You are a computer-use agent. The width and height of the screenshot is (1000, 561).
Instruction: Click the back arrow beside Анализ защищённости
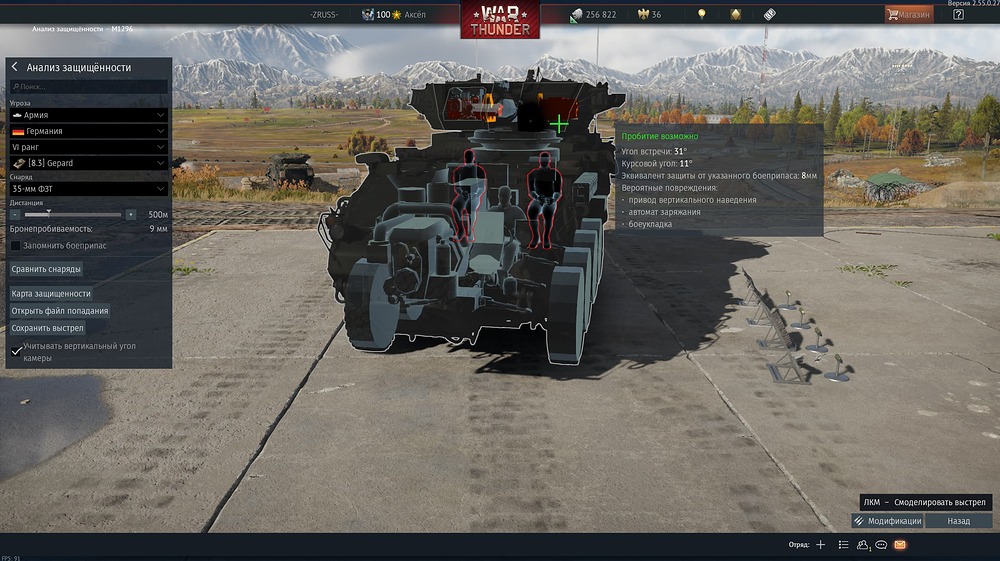tap(15, 67)
